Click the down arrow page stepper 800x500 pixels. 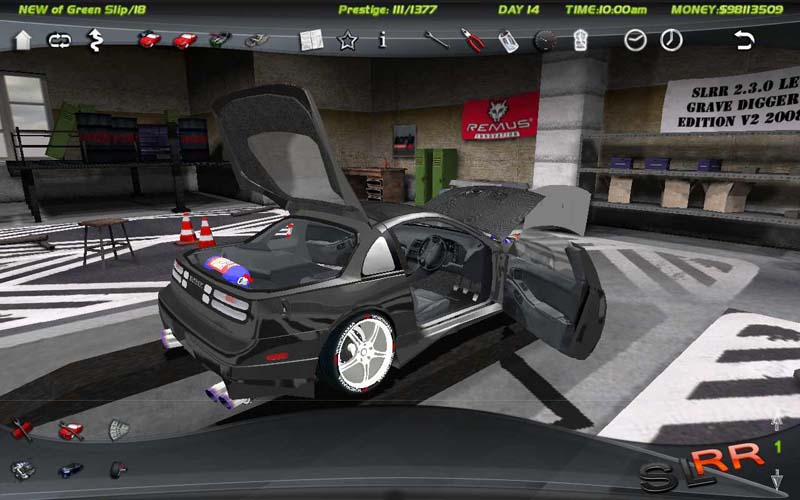[777, 481]
